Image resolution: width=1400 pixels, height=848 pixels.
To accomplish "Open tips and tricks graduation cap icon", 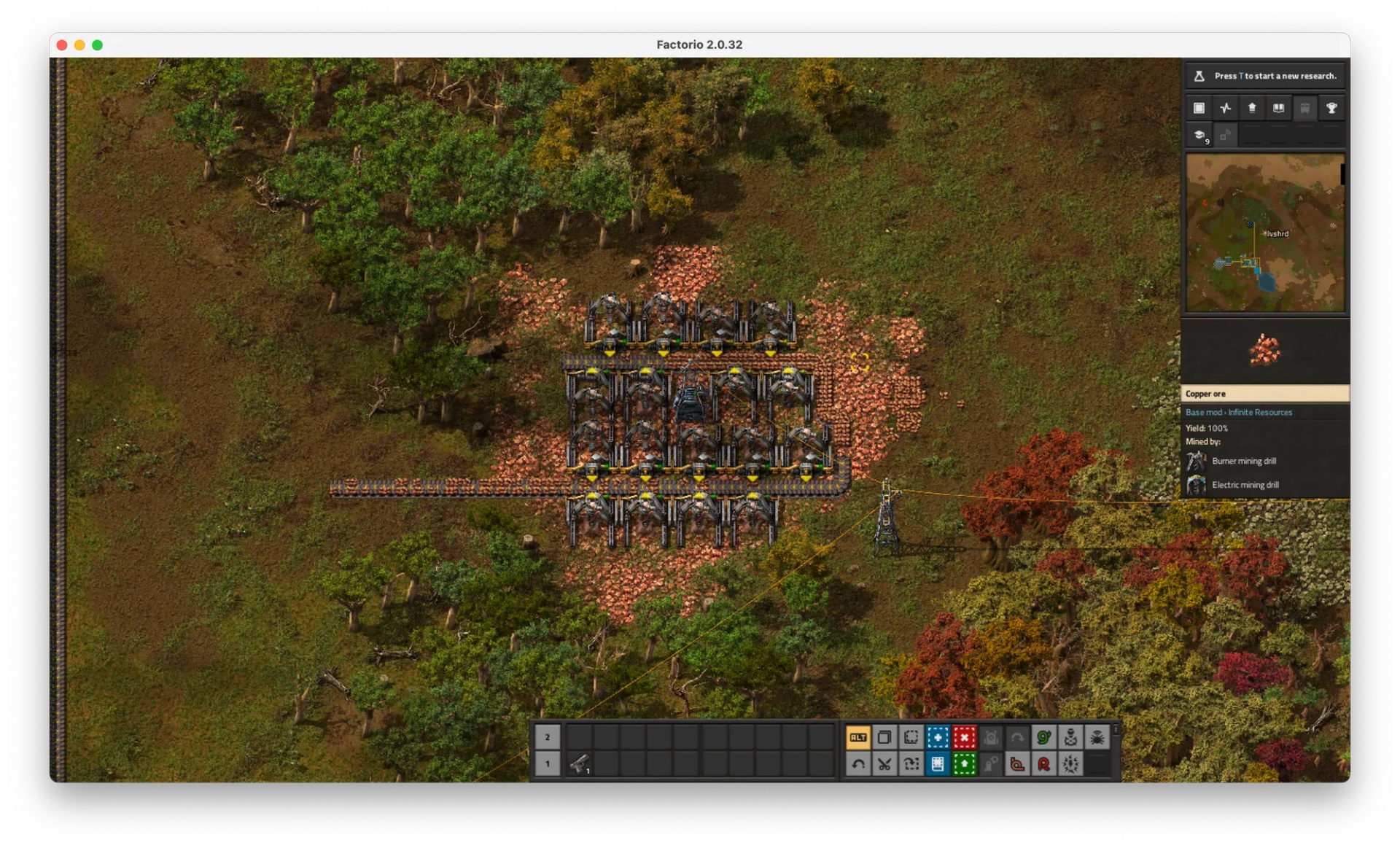I will click(x=1199, y=135).
